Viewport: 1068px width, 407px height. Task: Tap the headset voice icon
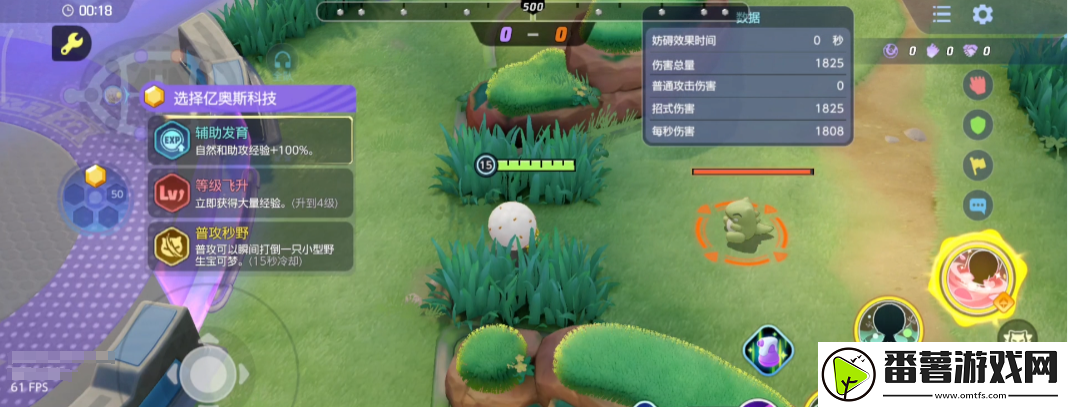(x=281, y=62)
